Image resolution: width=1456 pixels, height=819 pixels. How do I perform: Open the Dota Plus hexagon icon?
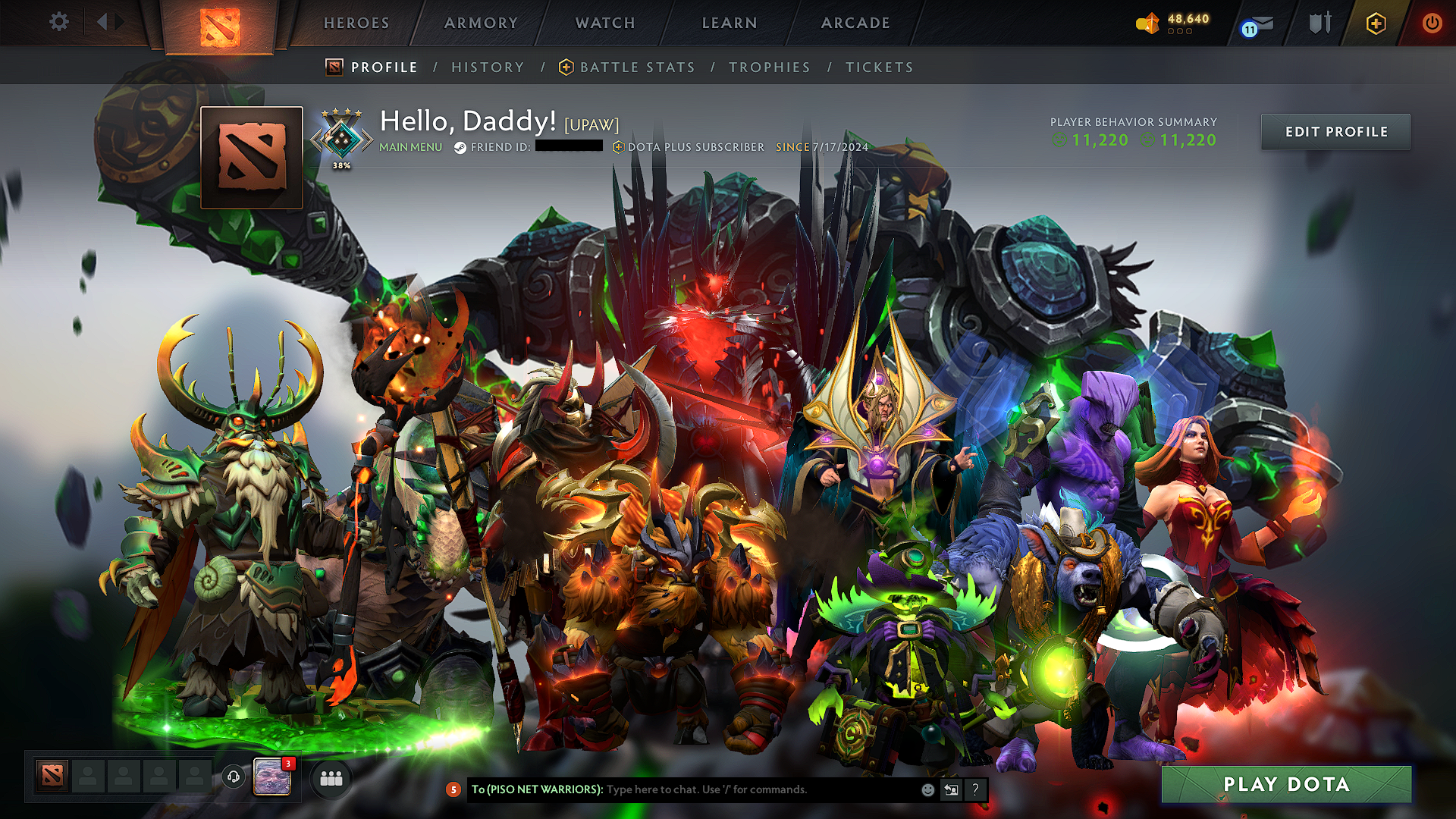point(1375,24)
